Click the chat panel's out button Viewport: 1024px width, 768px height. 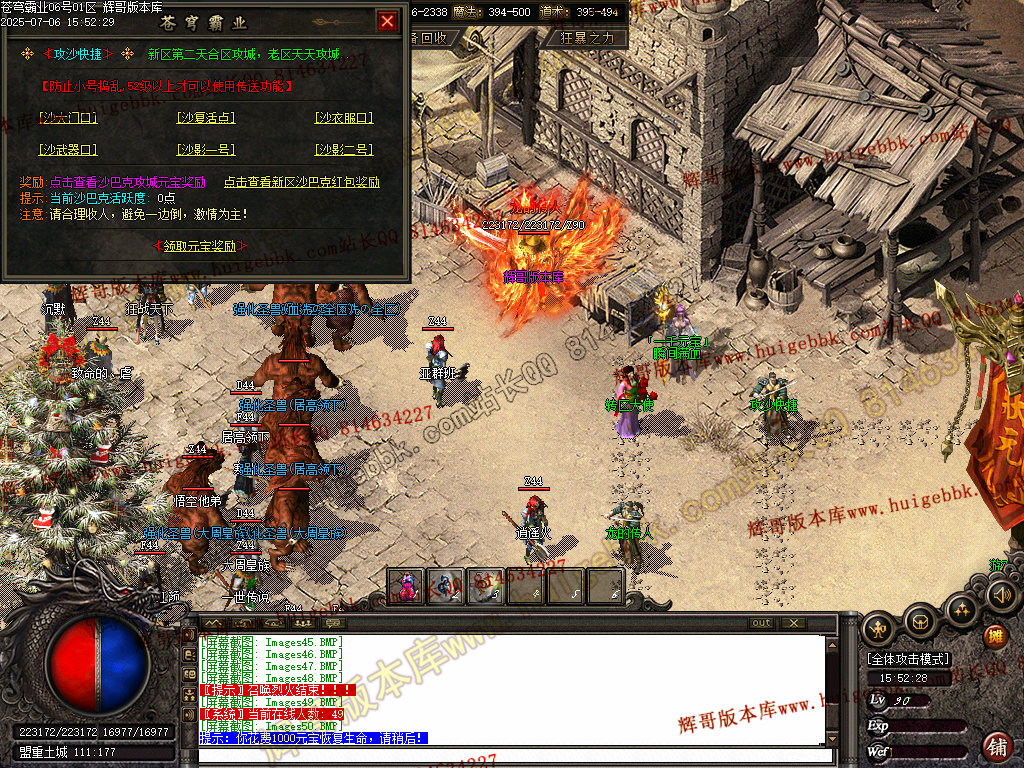pos(762,623)
